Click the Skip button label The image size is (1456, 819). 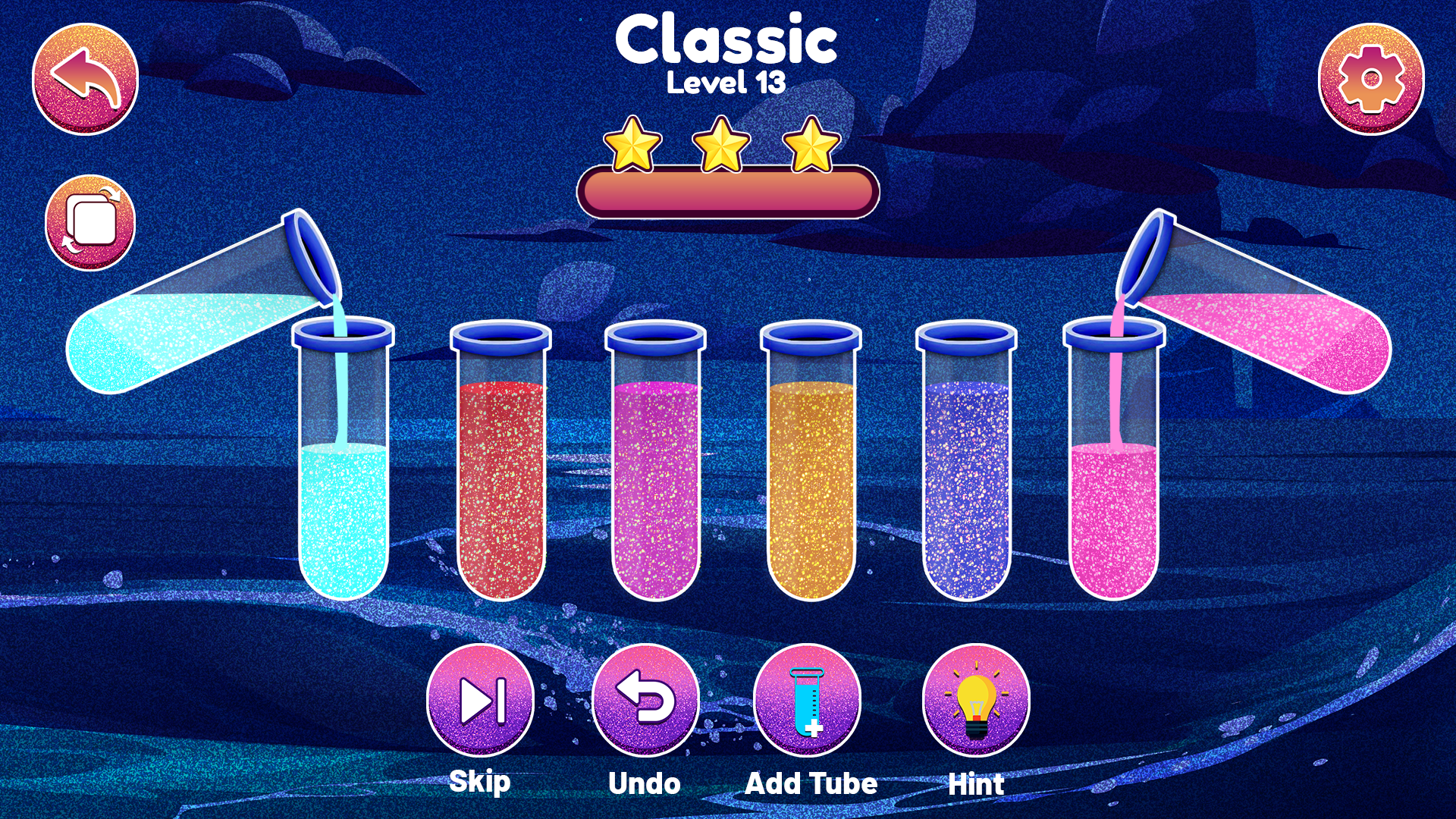[x=480, y=781]
